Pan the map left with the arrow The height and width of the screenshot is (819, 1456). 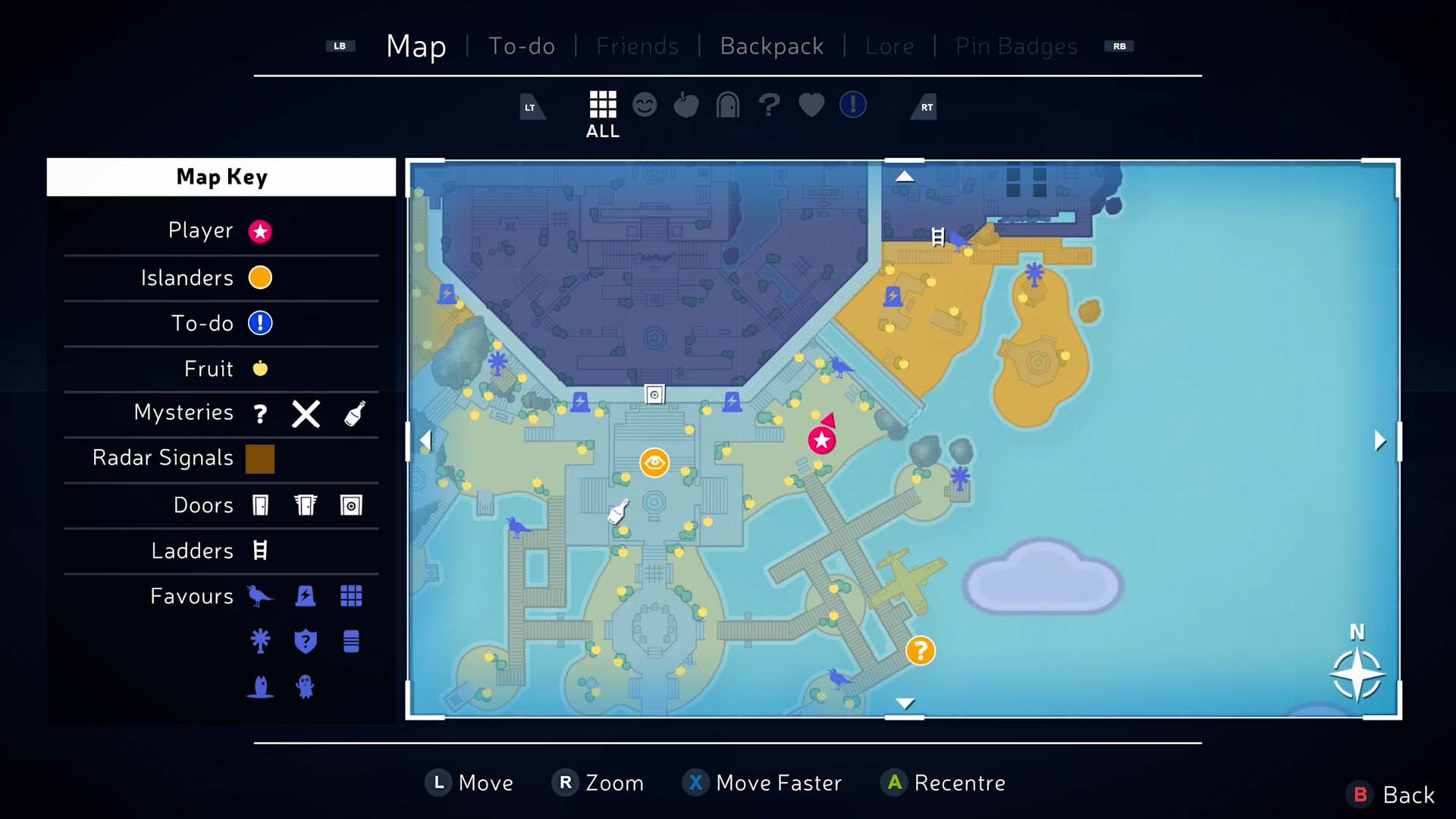pyautogui.click(x=425, y=441)
